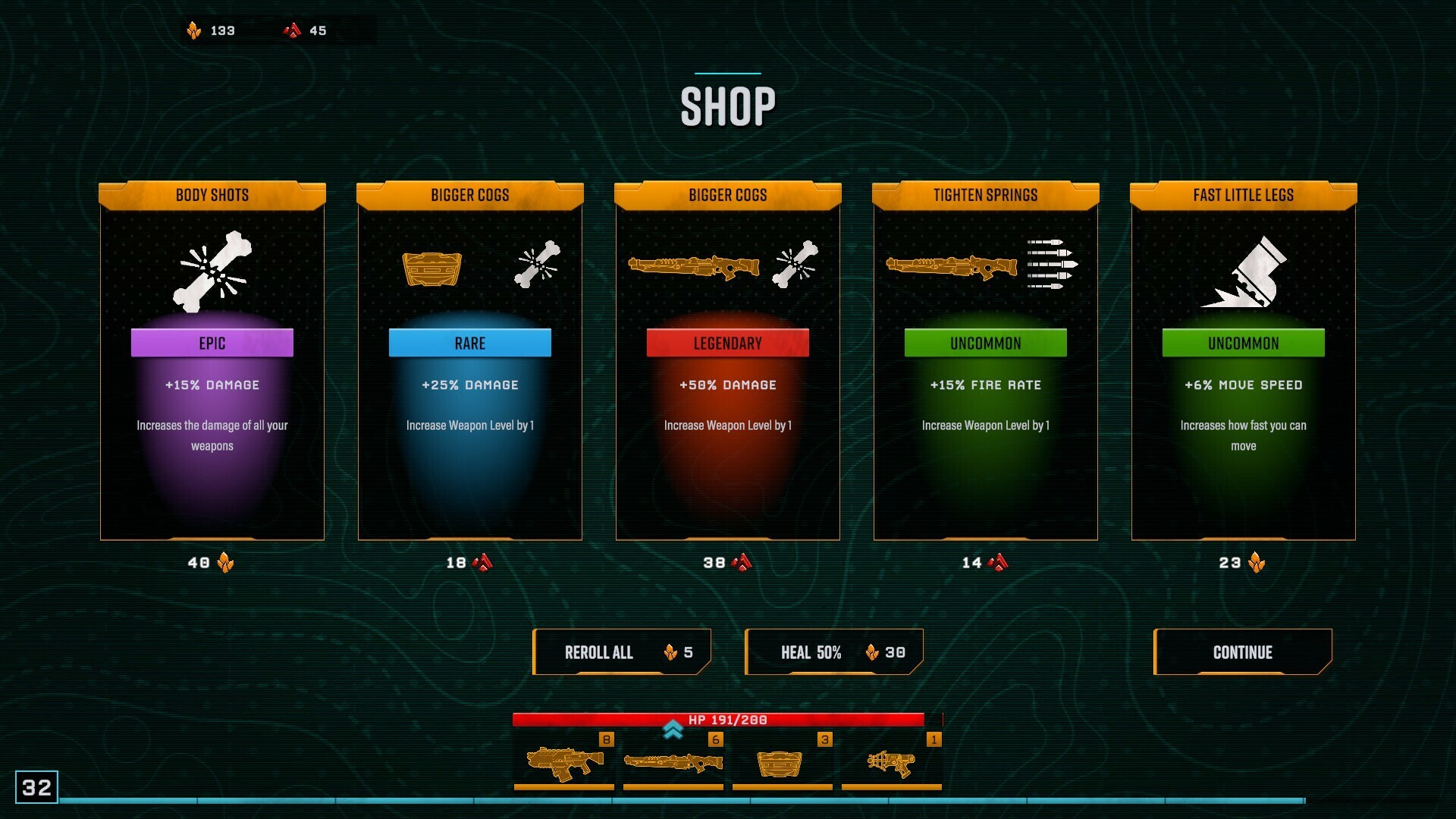Screen dimensions: 1456x819
Task: Click the EPIC rarity banner
Action: click(x=212, y=343)
